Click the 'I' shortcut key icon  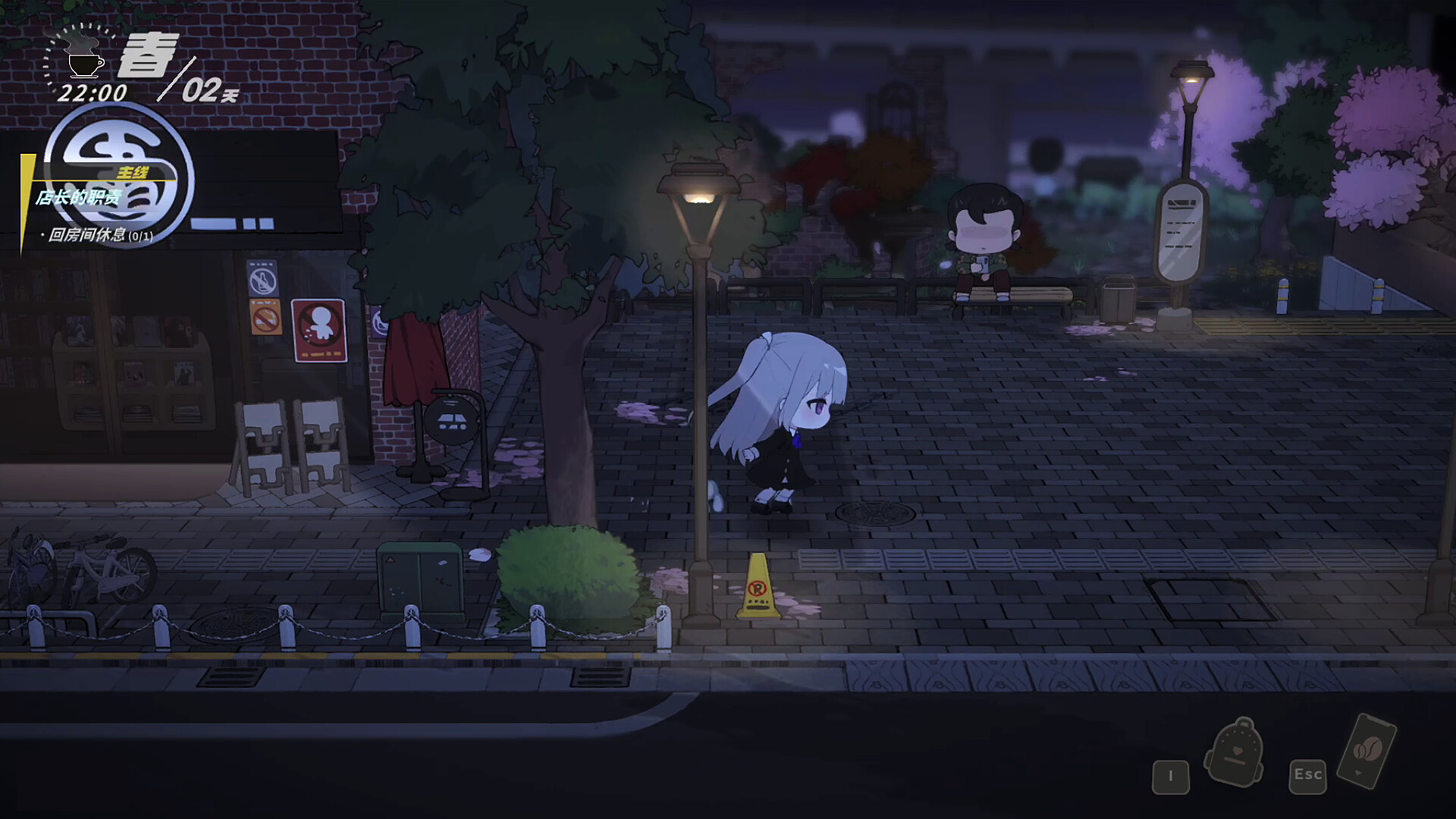tap(1171, 777)
